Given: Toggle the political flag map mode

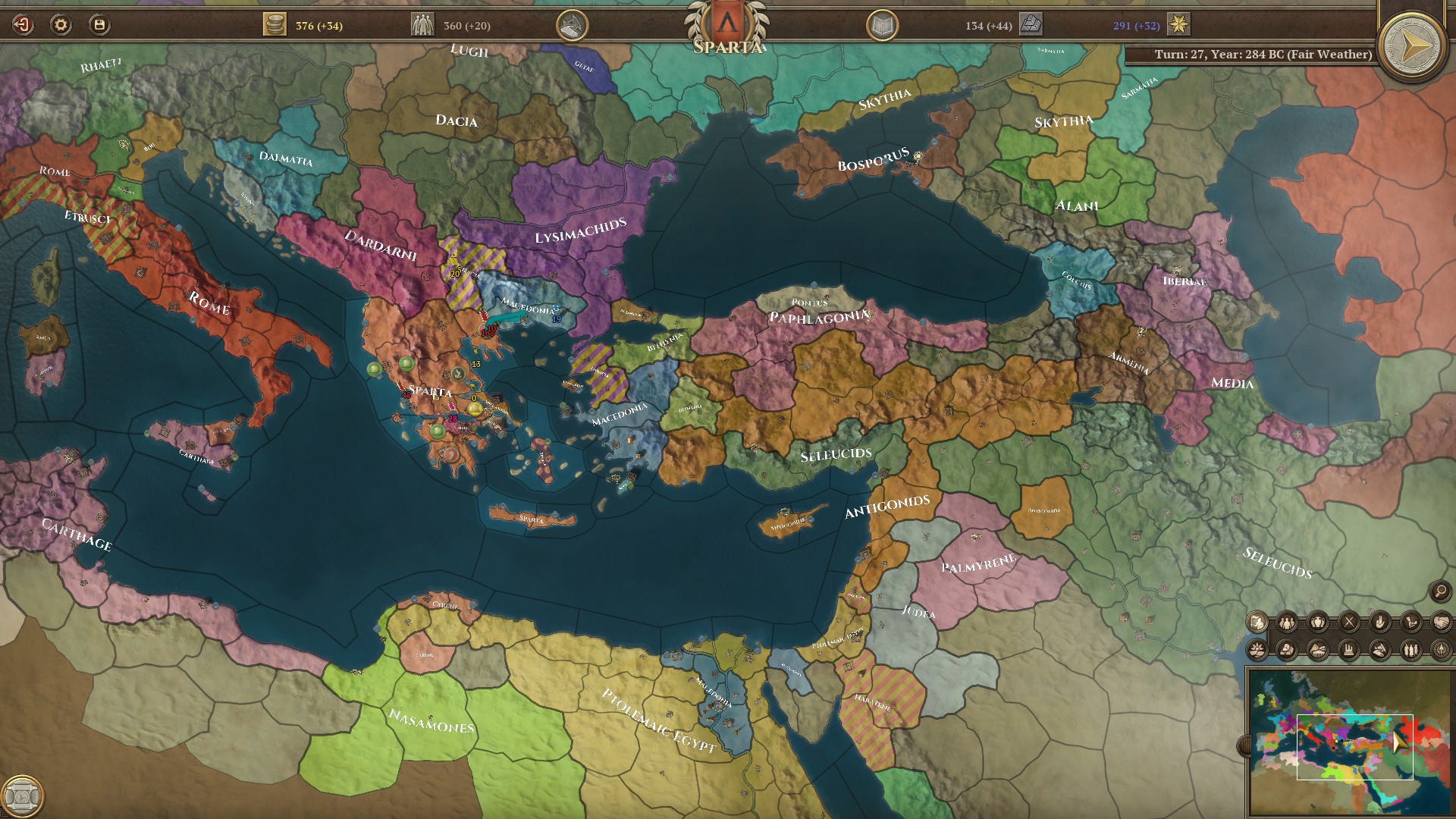Looking at the screenshot, I should coord(1257,622).
